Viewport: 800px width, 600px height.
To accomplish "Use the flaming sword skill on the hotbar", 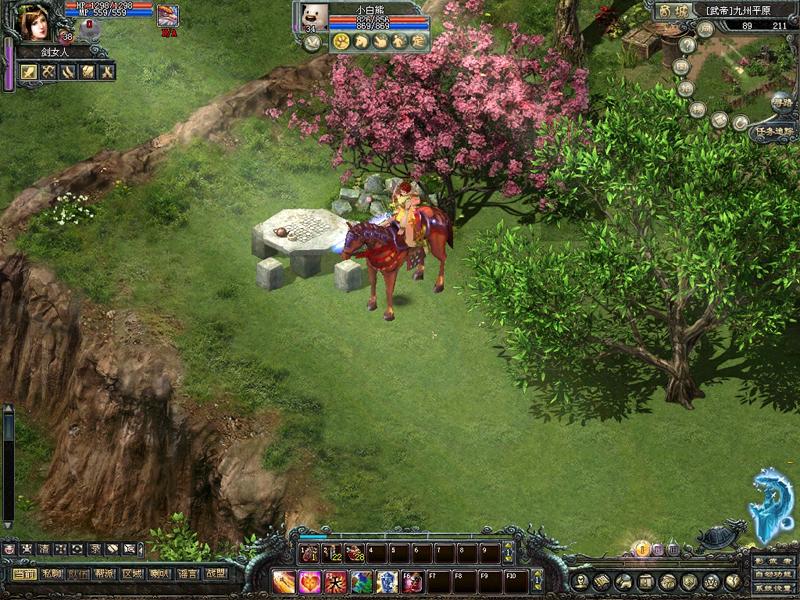I will [285, 581].
